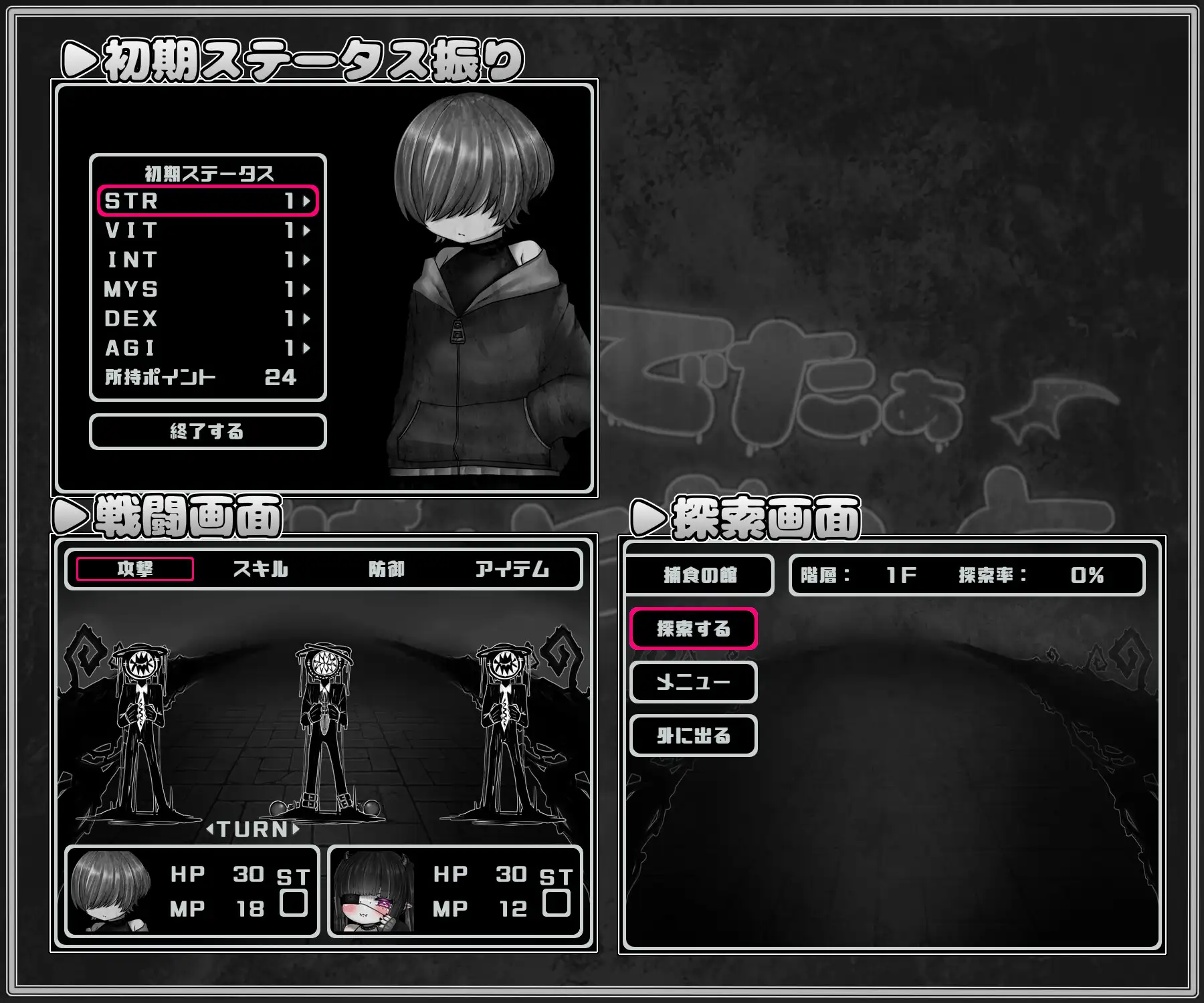Image resolution: width=1204 pixels, height=1003 pixels.
Task: Increase VIT using its right arrow
Action: click(307, 231)
